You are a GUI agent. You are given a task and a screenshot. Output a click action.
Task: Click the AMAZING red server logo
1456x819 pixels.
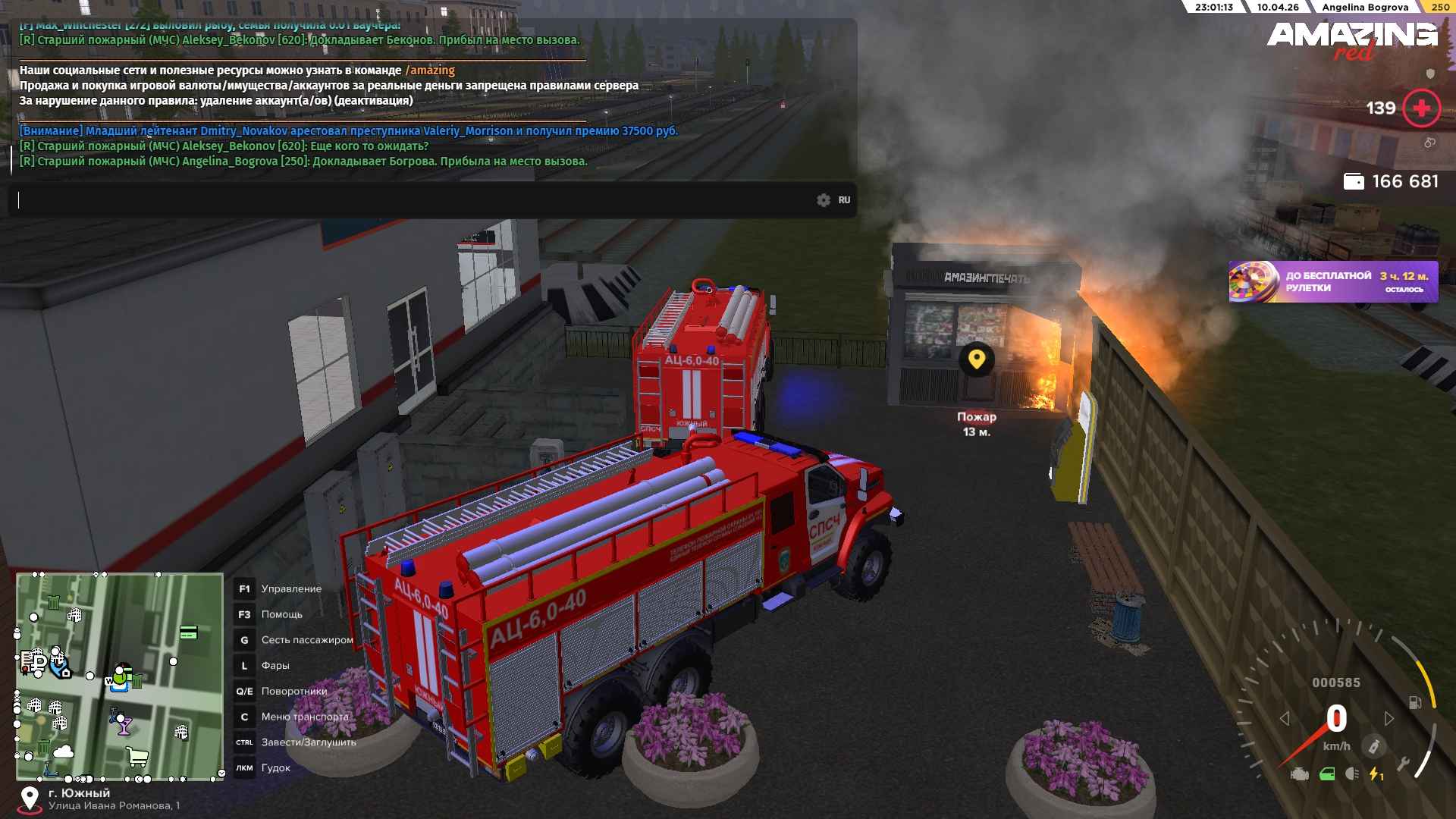[1351, 39]
